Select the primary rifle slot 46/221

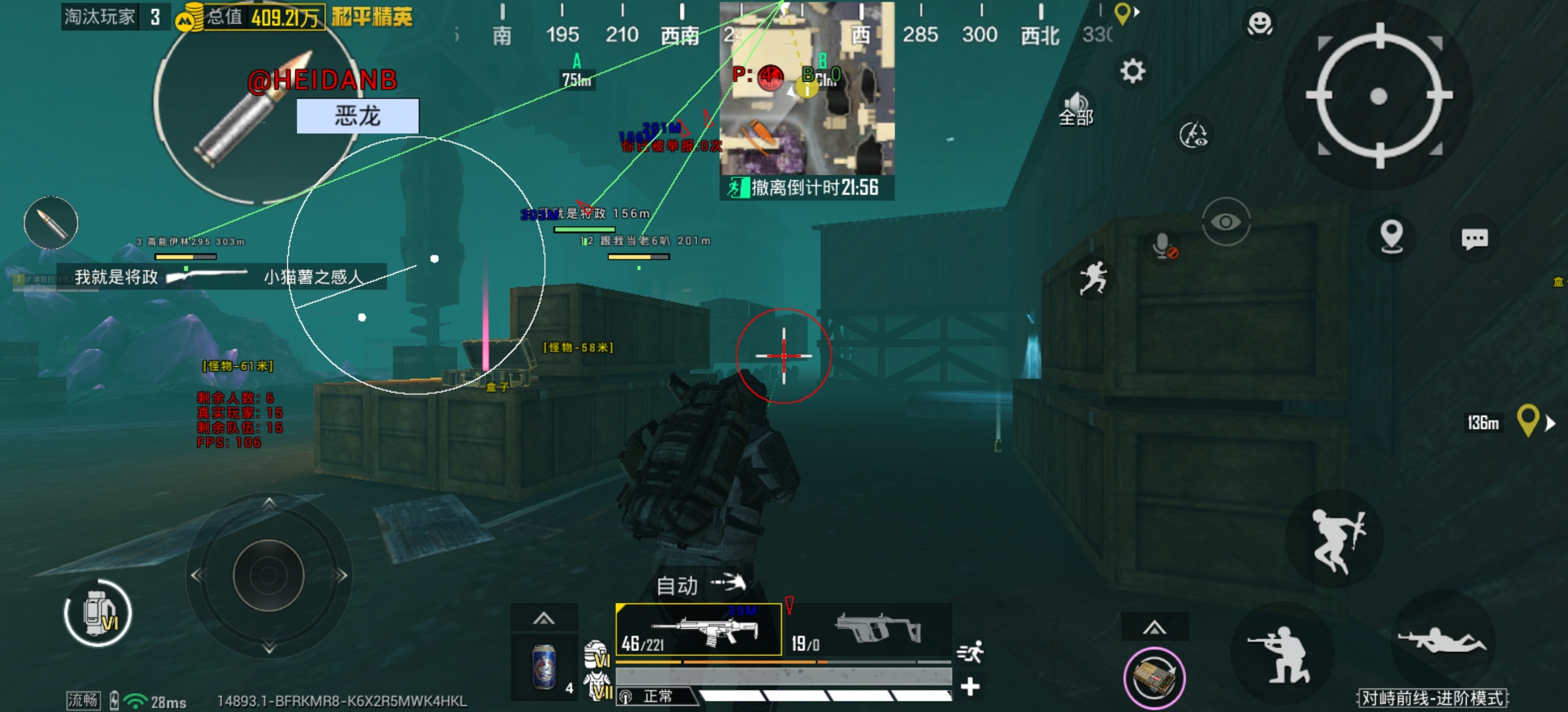coord(698,630)
